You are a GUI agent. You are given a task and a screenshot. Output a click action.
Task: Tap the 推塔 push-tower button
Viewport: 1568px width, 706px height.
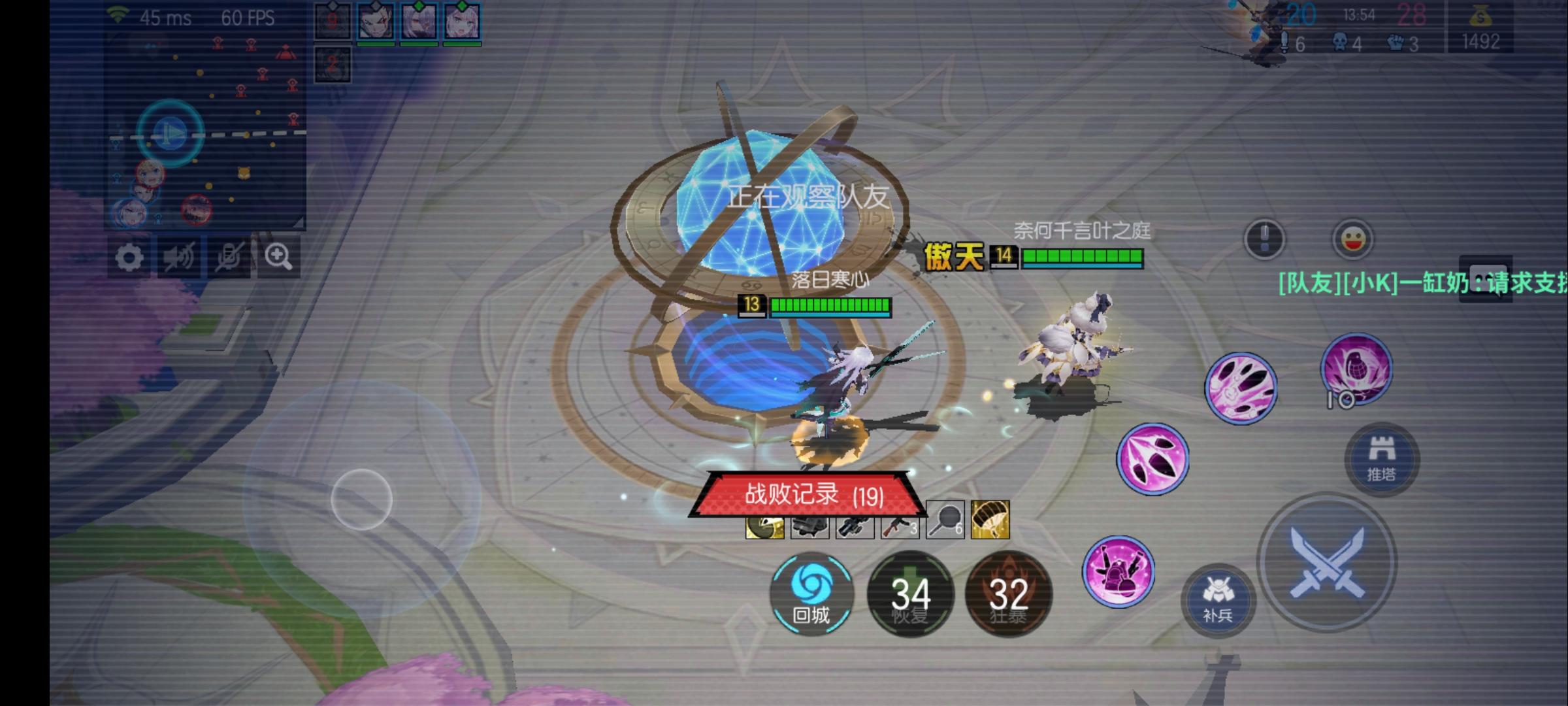(x=1381, y=459)
